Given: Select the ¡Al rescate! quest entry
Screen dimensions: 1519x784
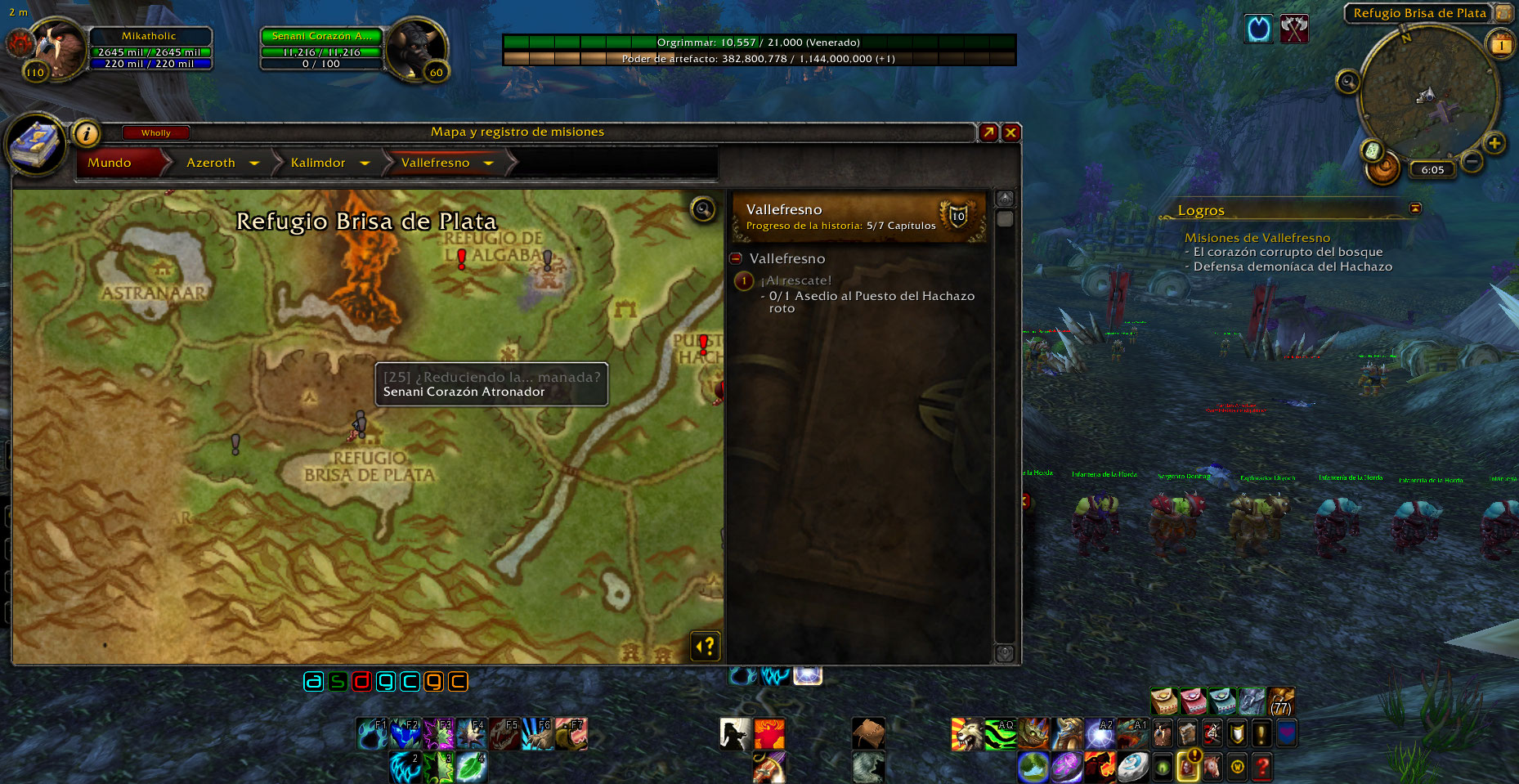Looking at the screenshot, I should pos(798,280).
